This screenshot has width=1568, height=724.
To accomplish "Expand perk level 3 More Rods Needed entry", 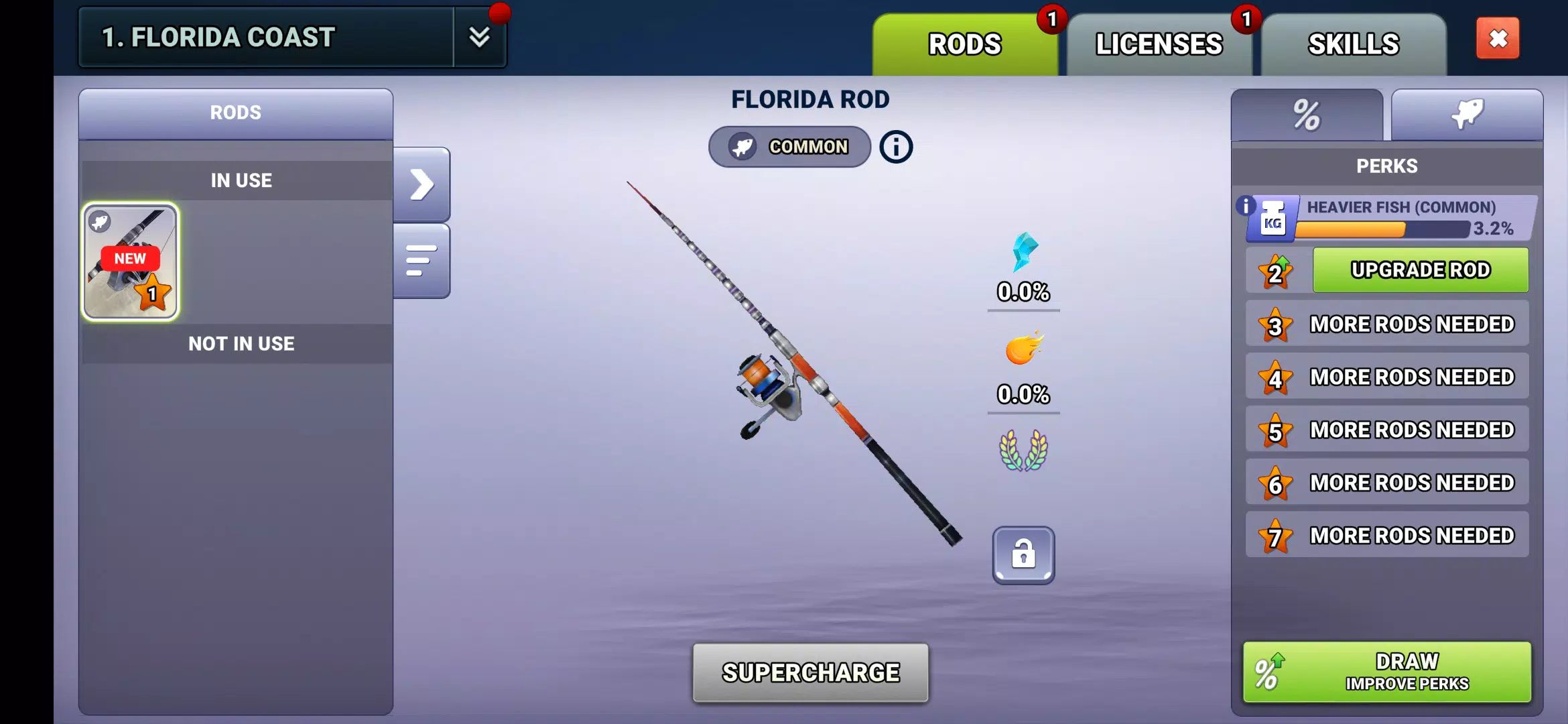I will click(x=1387, y=324).
